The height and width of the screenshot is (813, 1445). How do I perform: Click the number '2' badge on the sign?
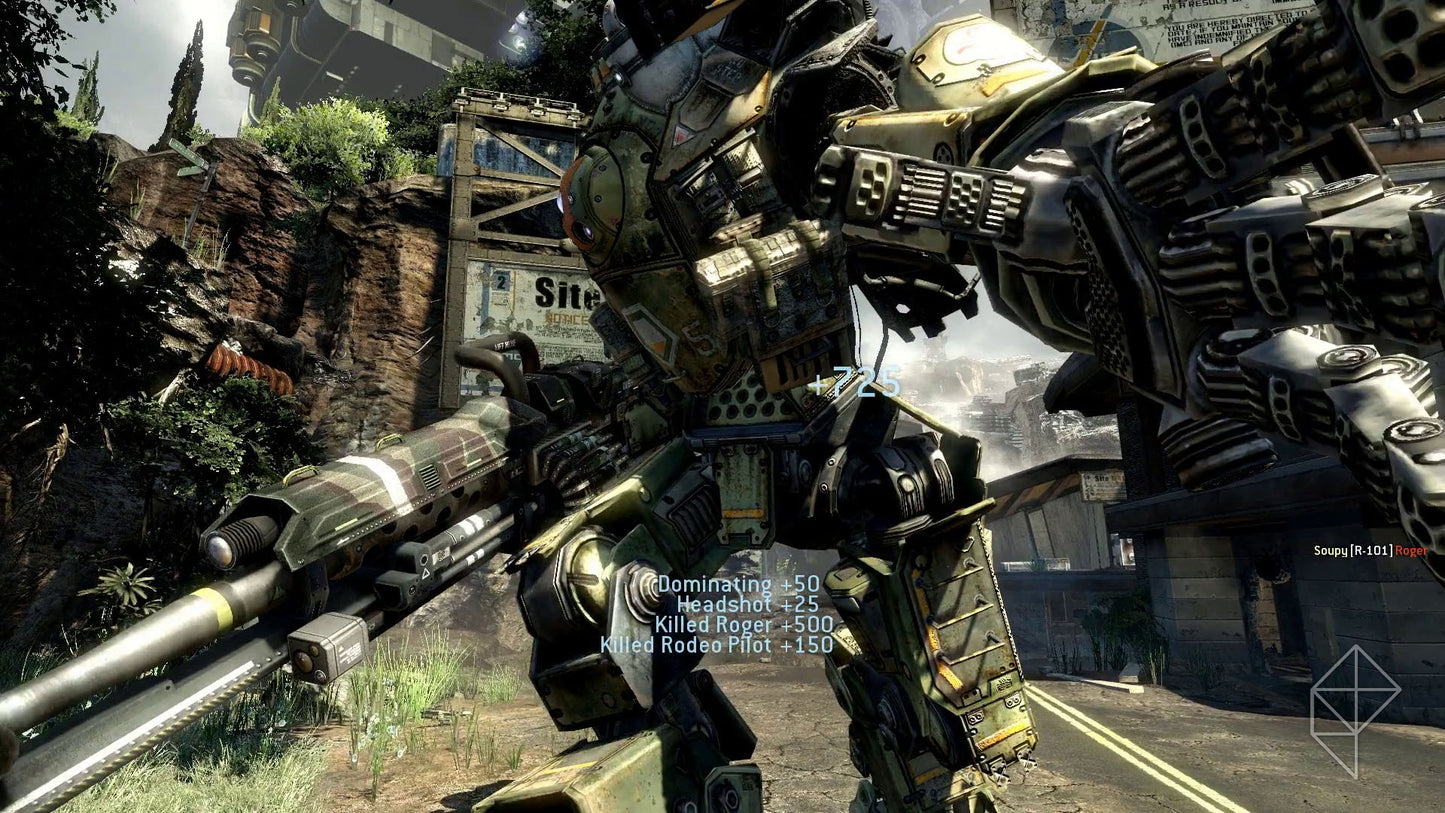[499, 283]
